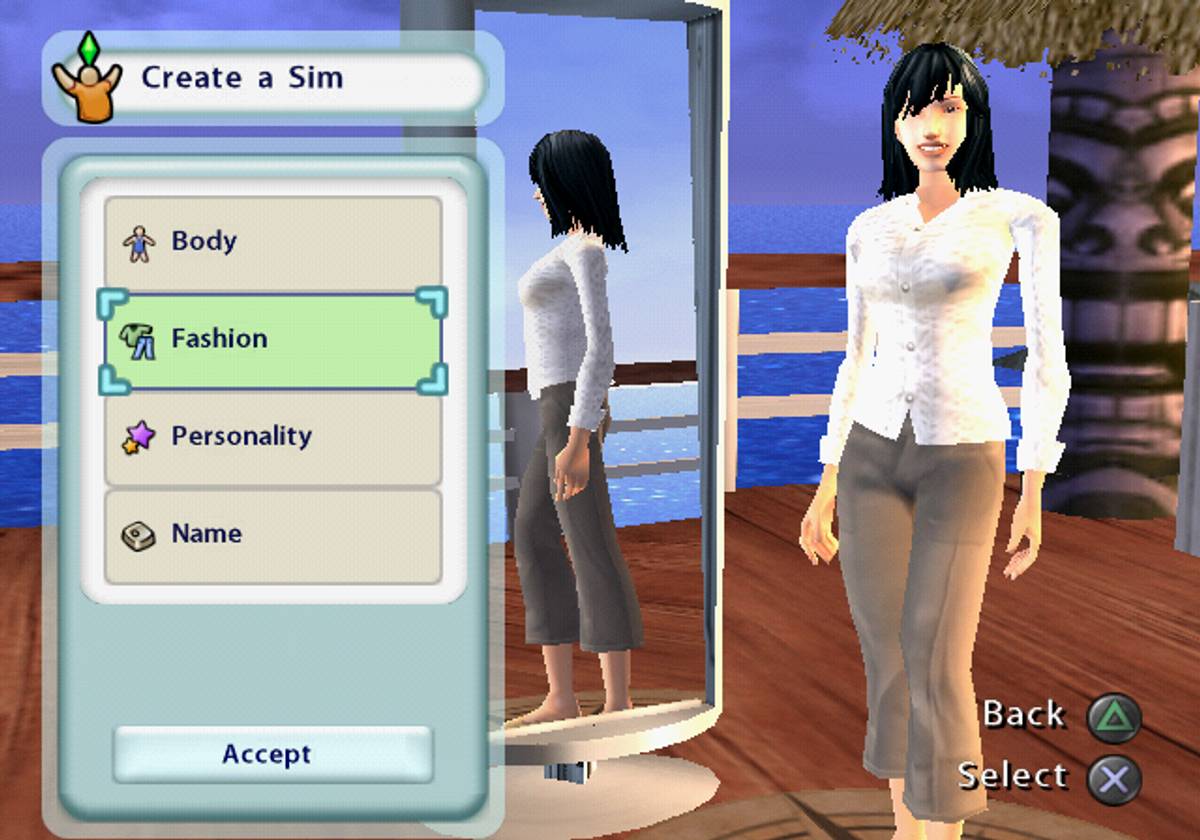Click the Accept button
1200x840 pixels.
pos(272,754)
